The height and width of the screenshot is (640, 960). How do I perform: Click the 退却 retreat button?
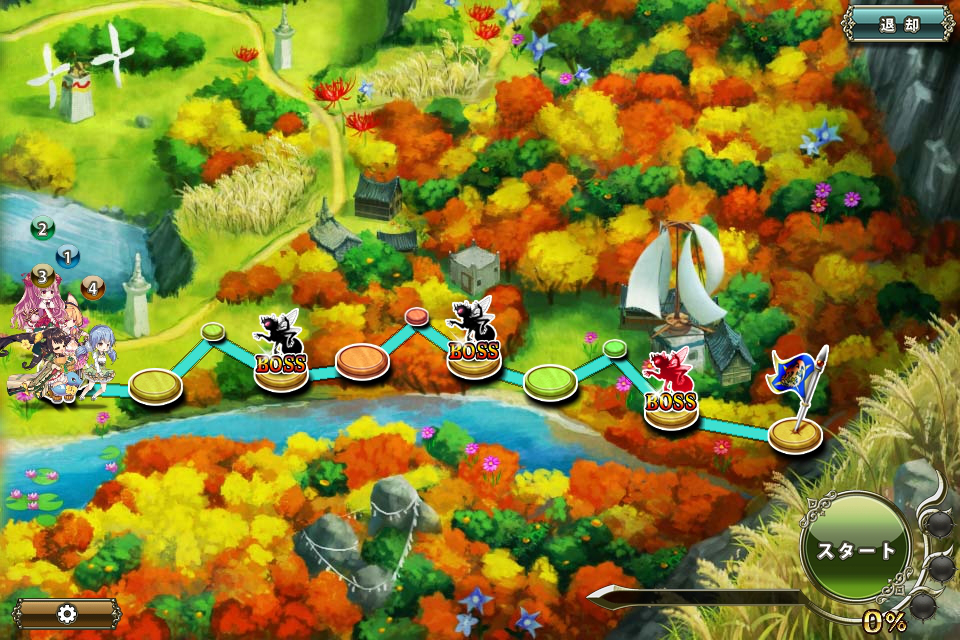(x=897, y=23)
